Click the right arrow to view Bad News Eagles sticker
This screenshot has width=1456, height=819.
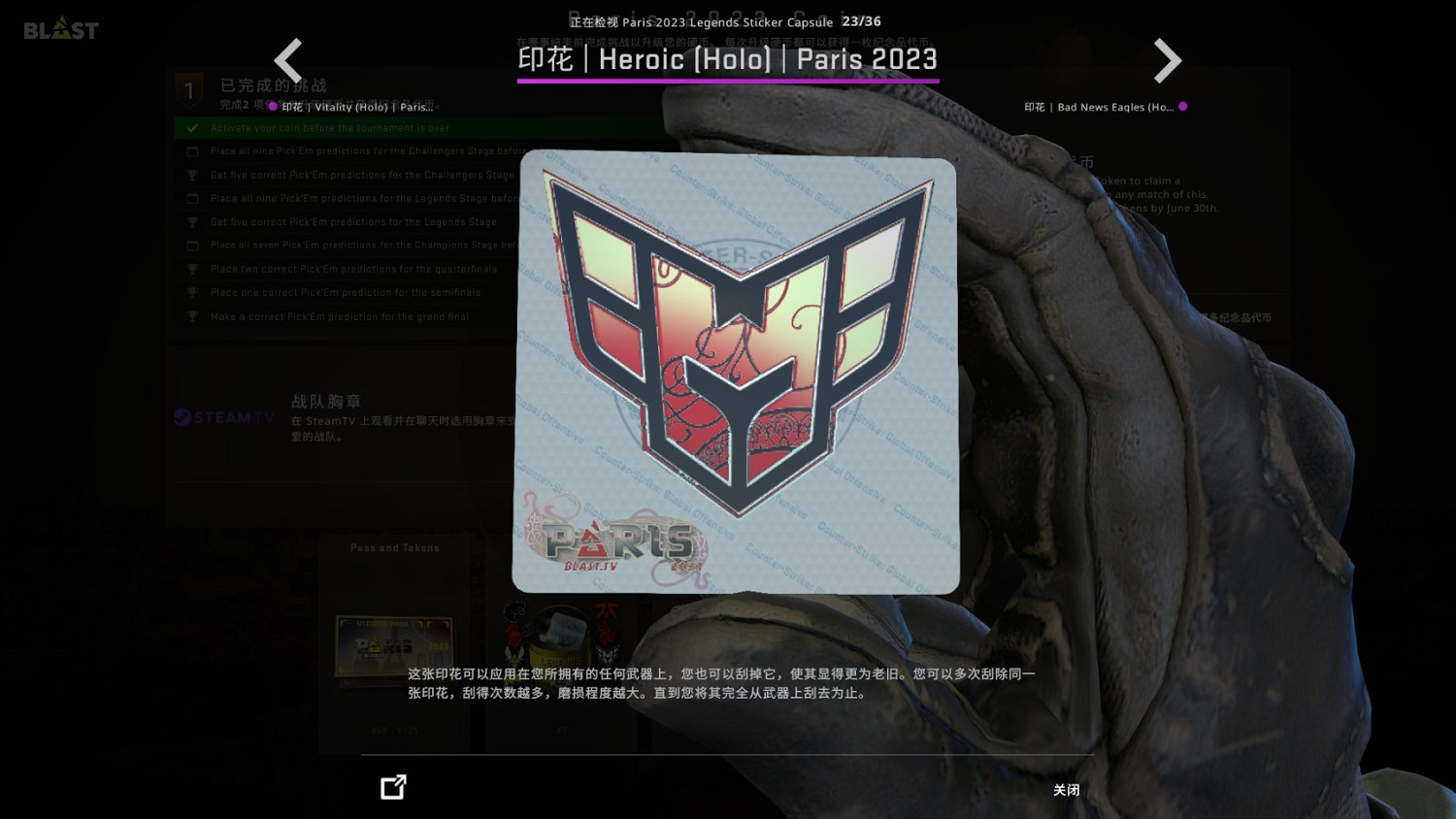point(1168,60)
